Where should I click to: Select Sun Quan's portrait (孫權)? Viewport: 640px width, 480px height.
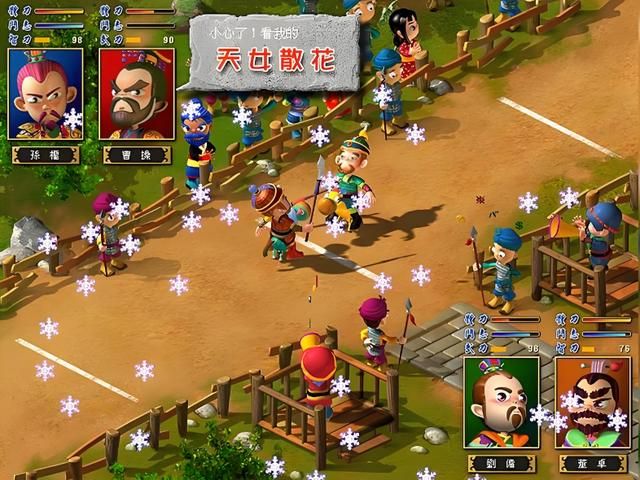[x=45, y=94]
